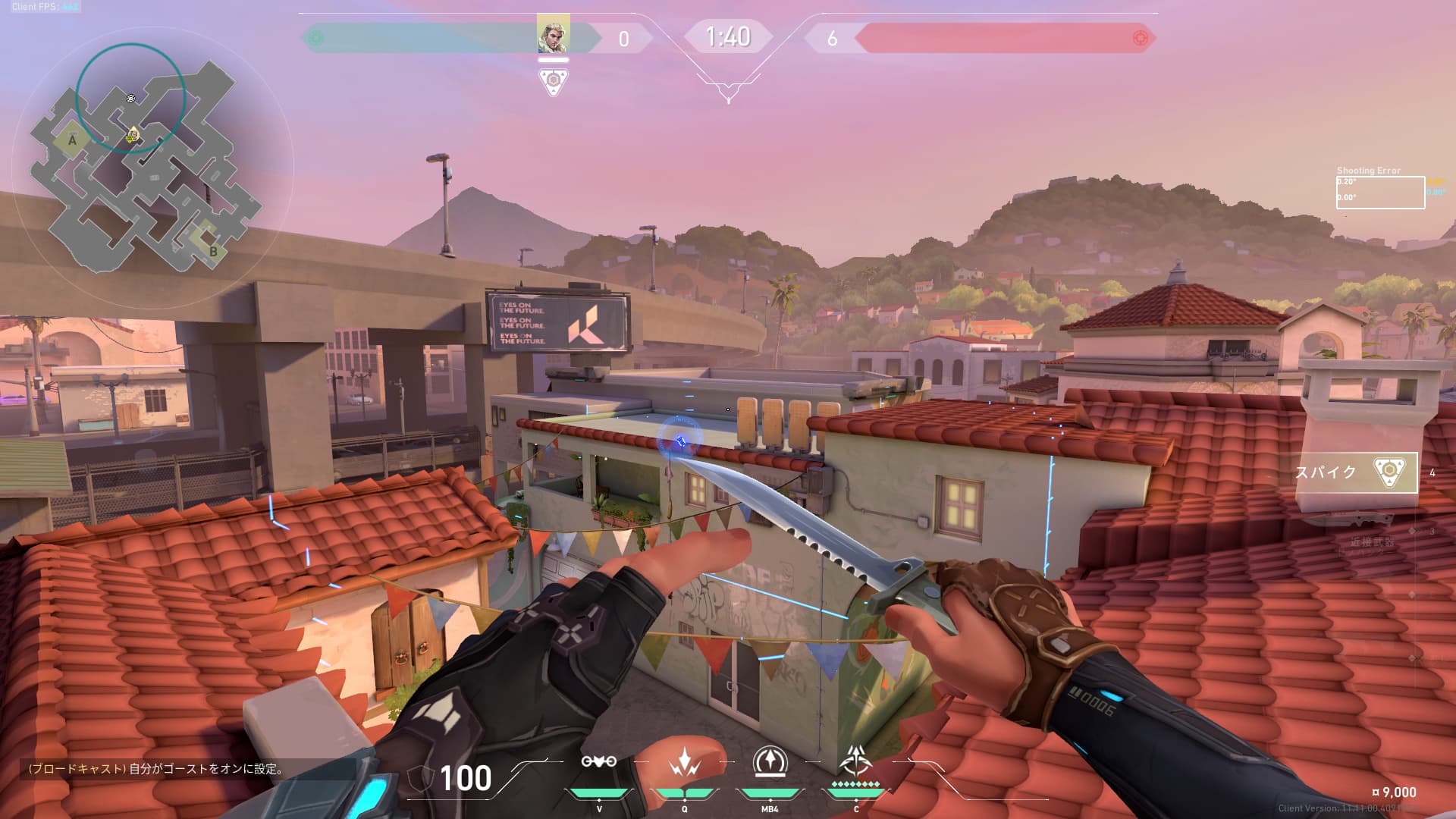
Task: Click the red enemy team icon in score bar
Action: click(1139, 38)
